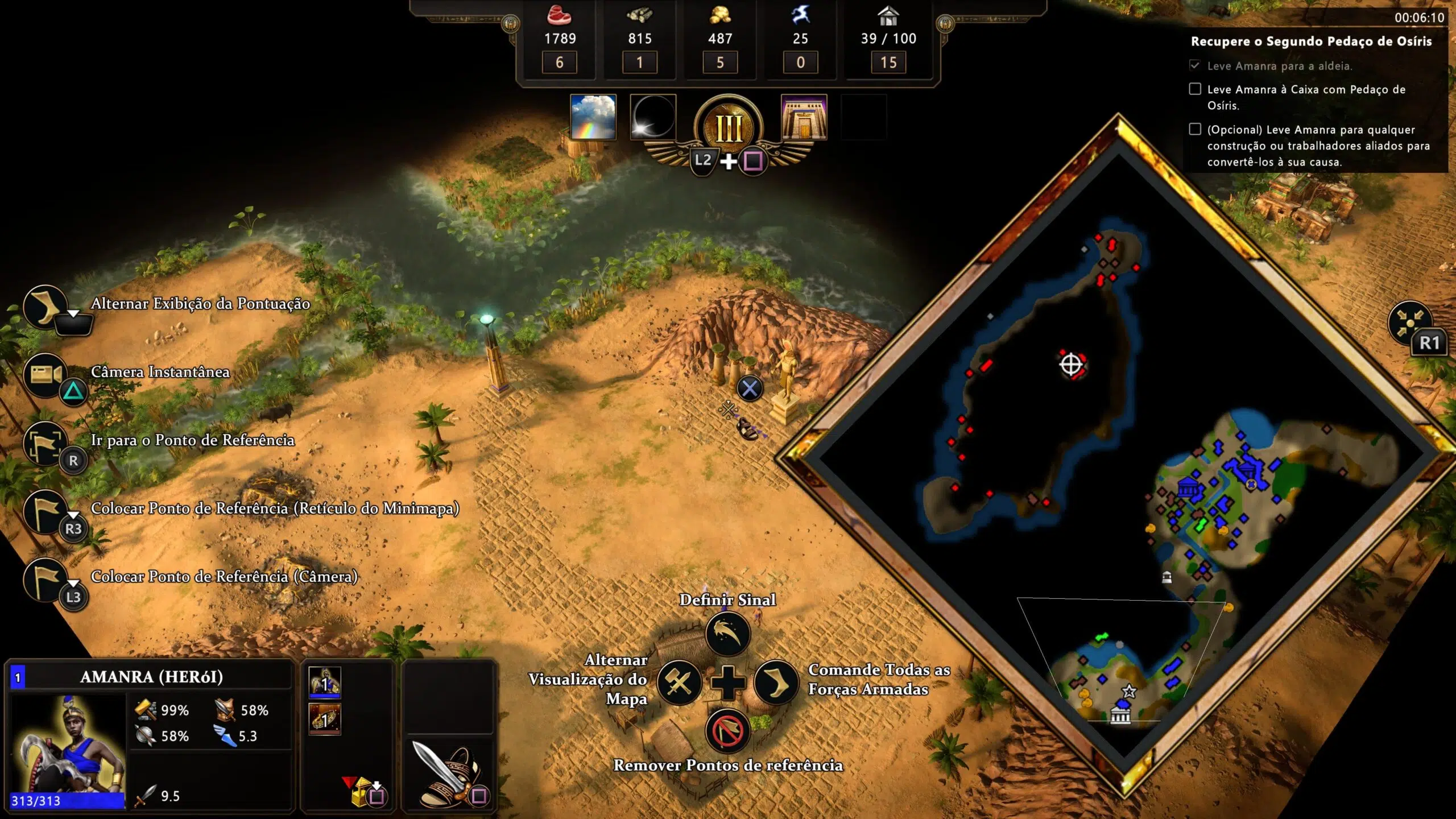The width and height of the screenshot is (1456, 819).
Task: Activate the rainbow cloud god power
Action: tap(593, 117)
